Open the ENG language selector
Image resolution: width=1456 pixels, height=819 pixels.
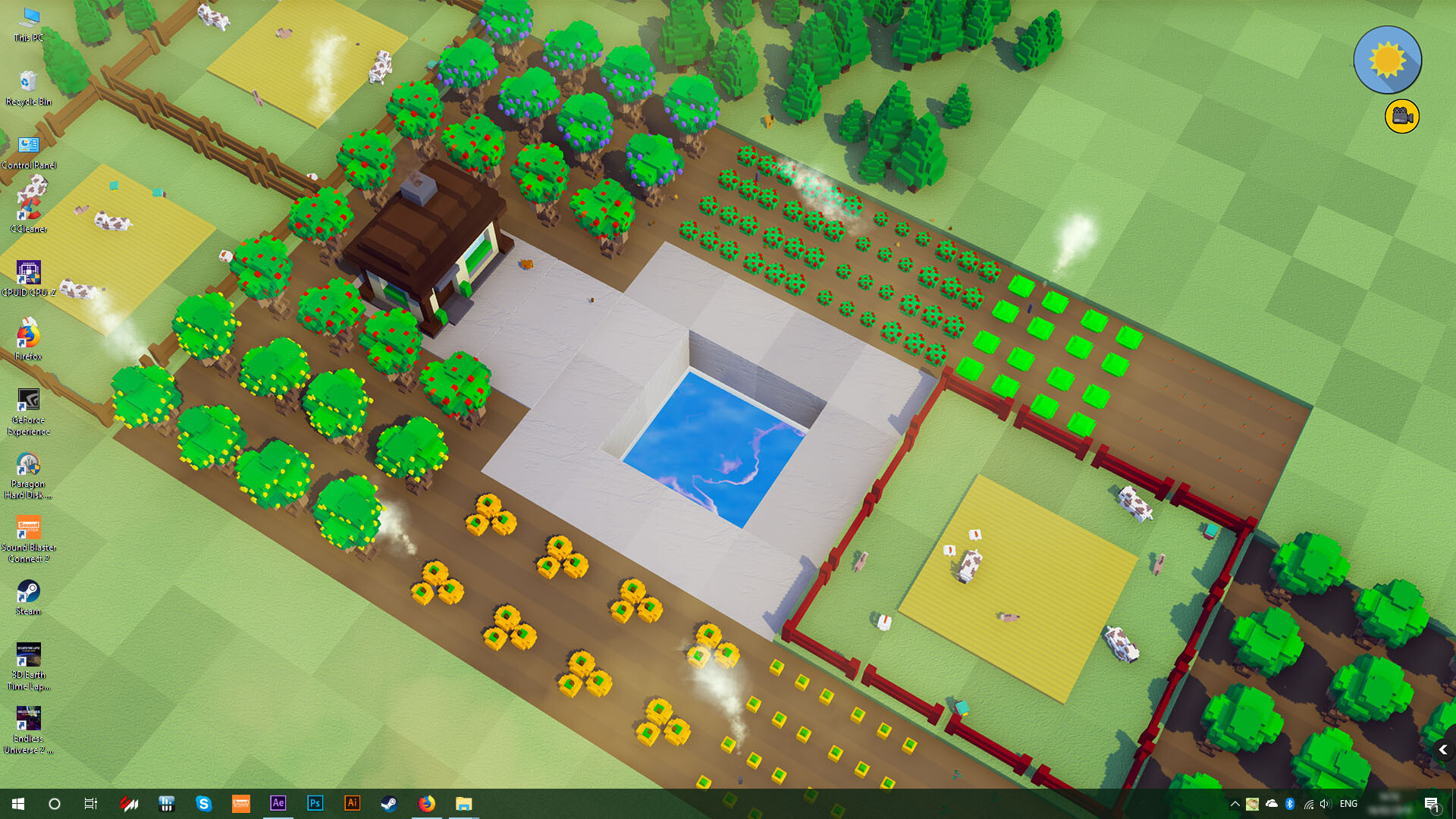(x=1348, y=804)
